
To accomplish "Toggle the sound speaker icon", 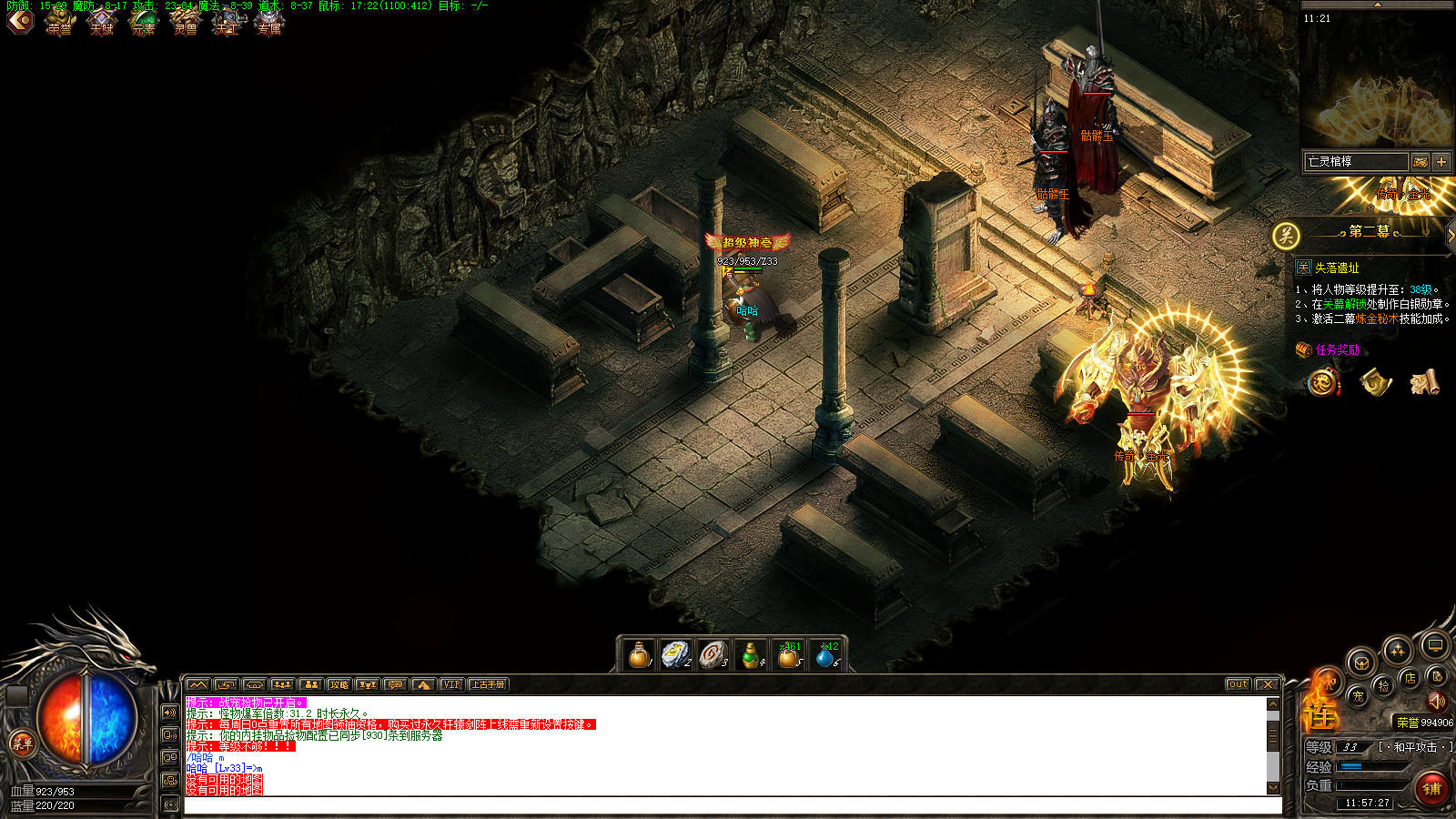I will (x=1437, y=701).
